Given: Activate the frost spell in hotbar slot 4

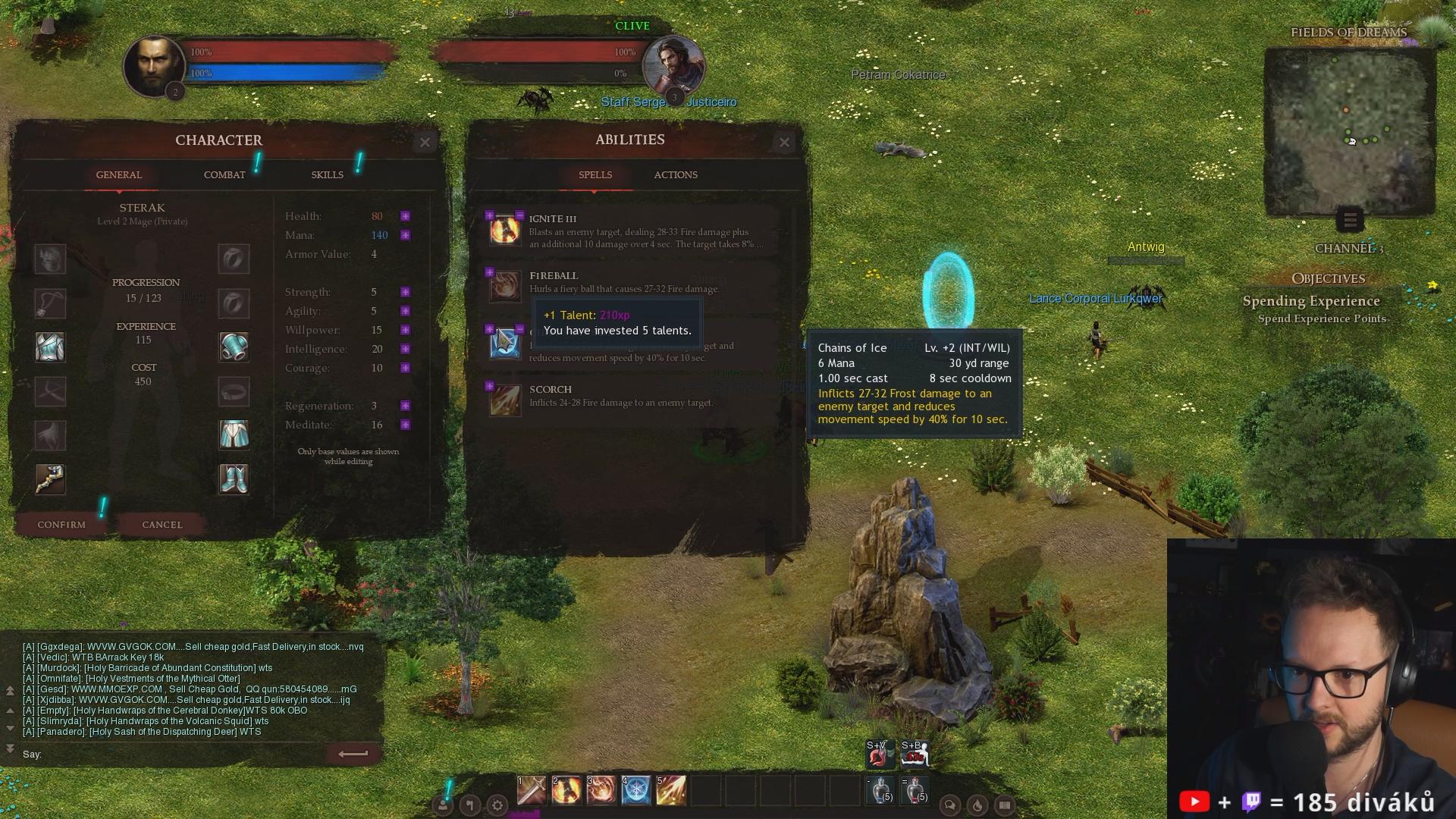Looking at the screenshot, I should point(636,790).
